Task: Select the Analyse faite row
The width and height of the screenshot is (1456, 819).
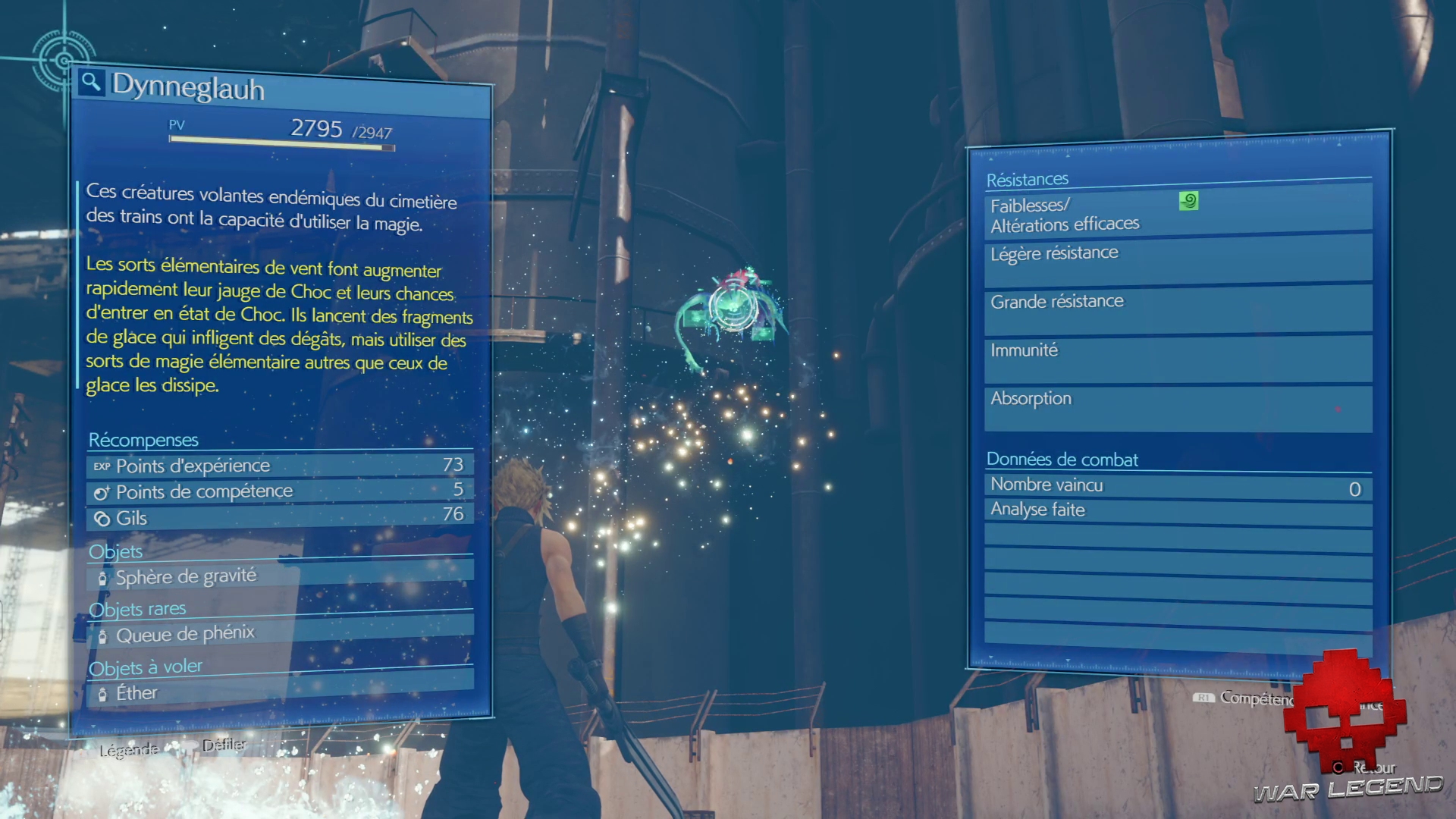Action: (1178, 512)
